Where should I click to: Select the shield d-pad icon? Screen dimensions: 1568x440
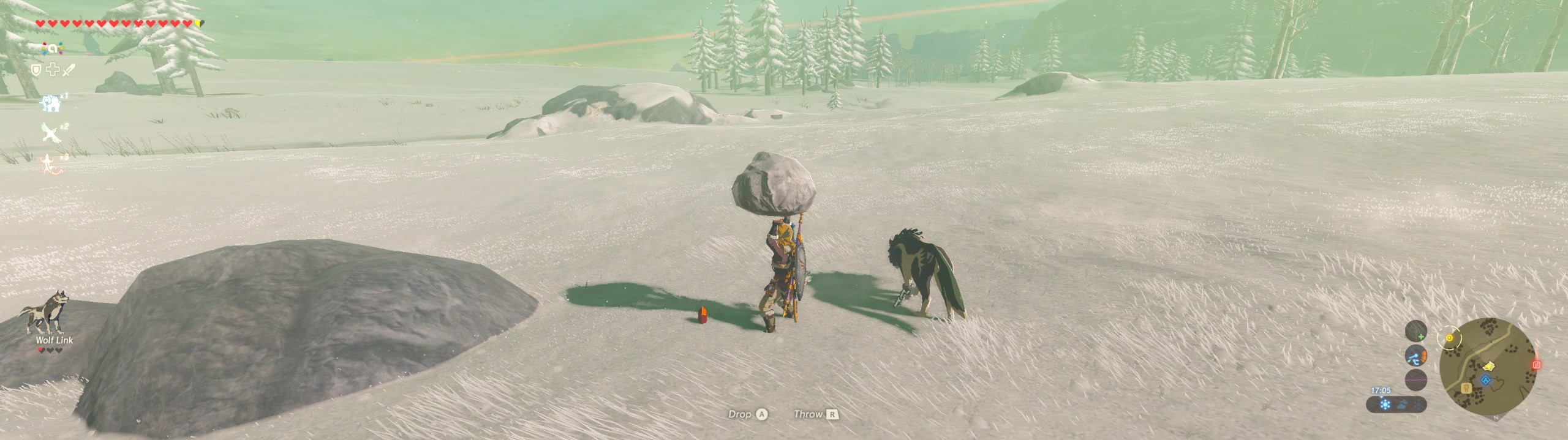click(x=36, y=70)
